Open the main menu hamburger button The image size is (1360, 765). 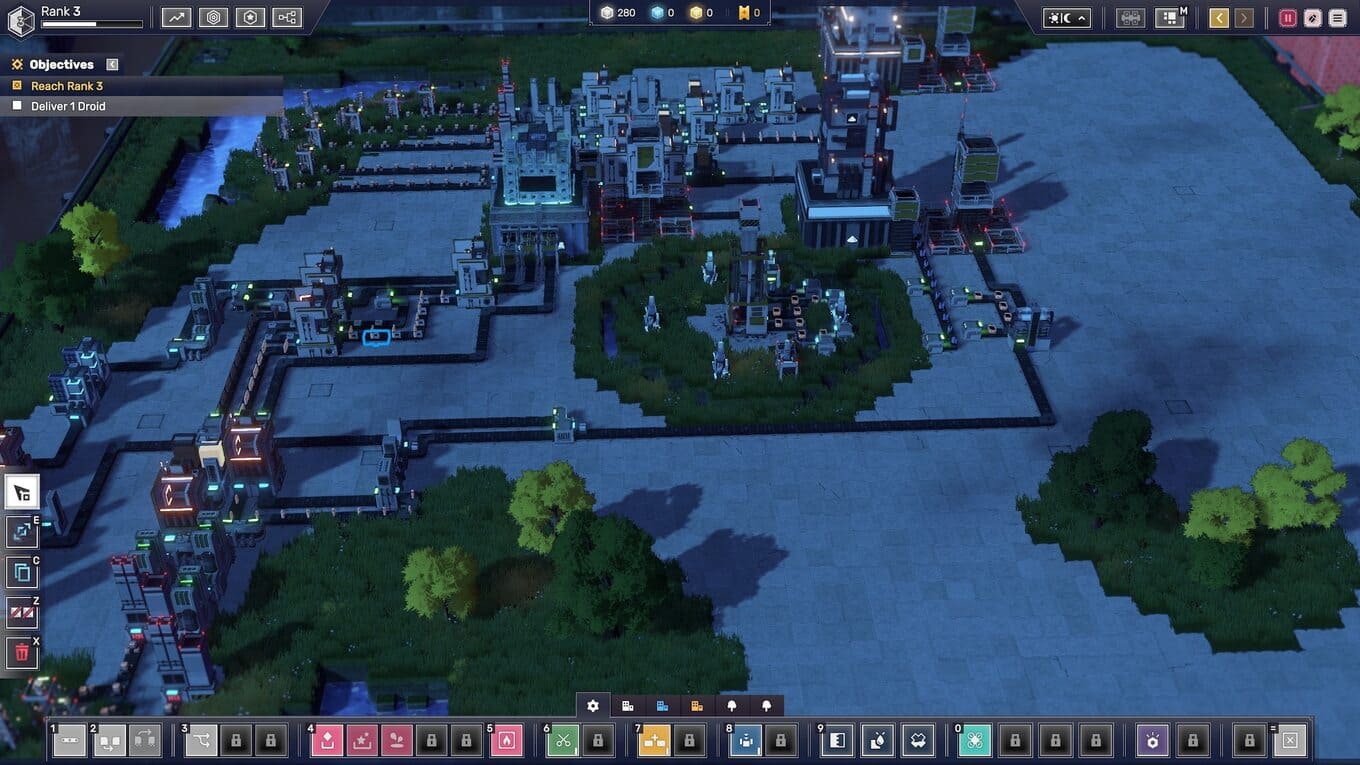click(x=1337, y=18)
